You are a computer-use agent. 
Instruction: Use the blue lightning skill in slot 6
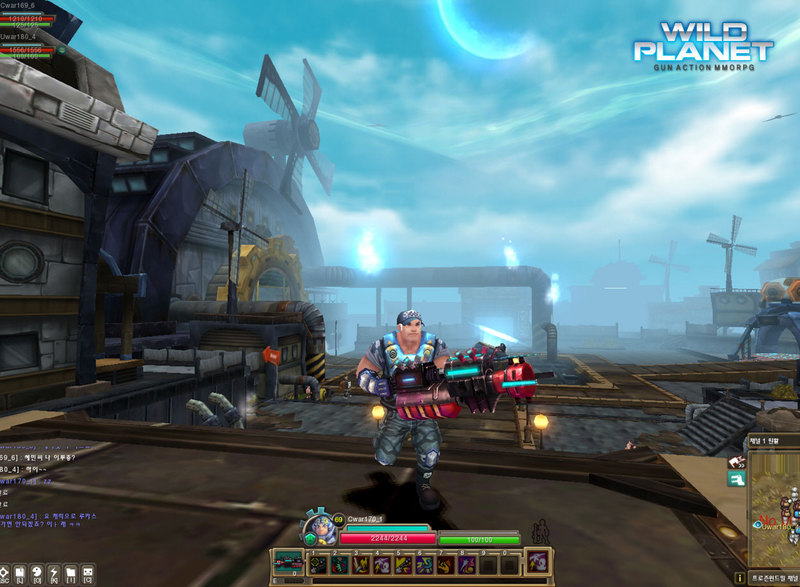[423, 565]
